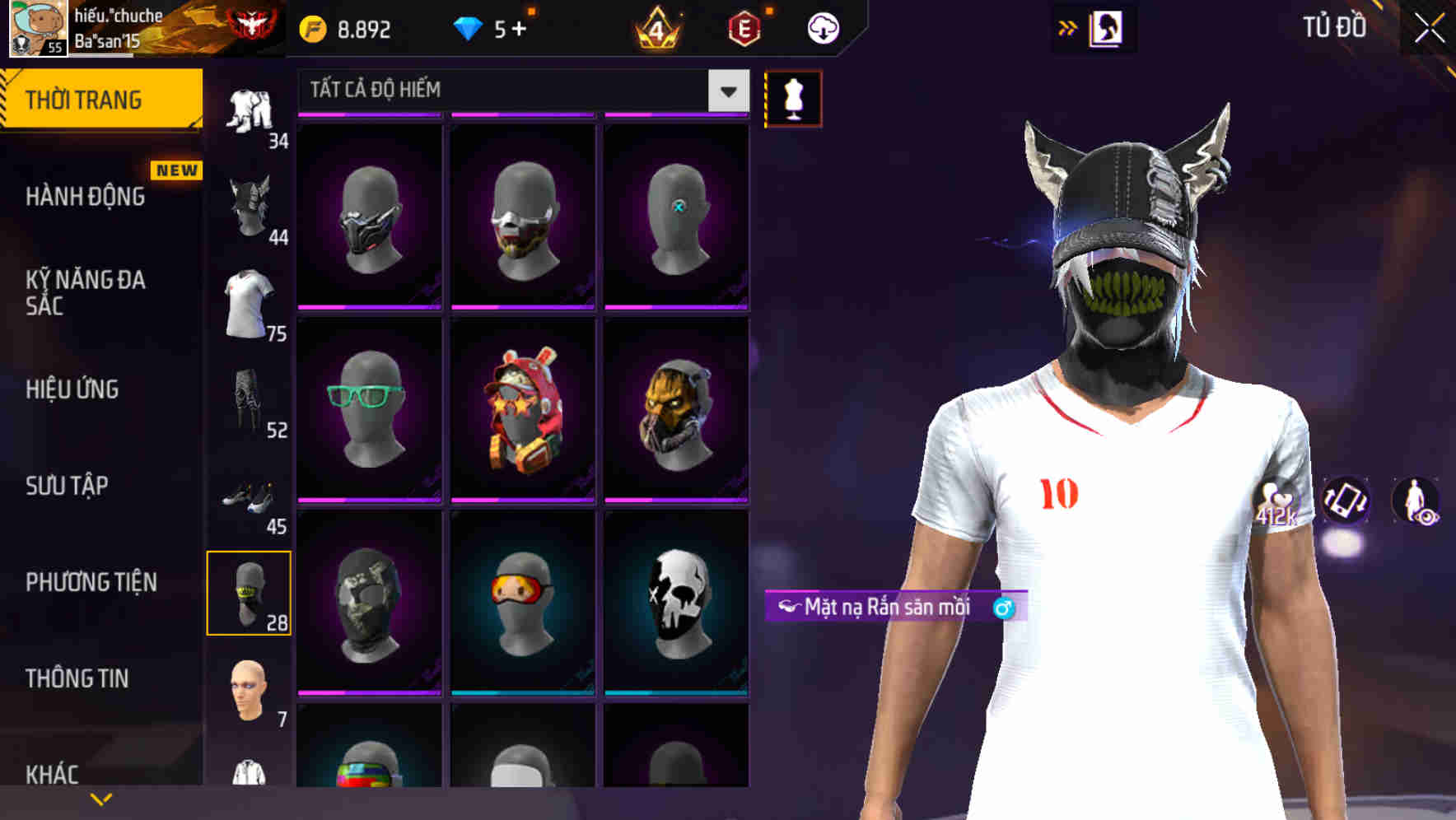Viewport: 1456px width, 820px height.
Task: Click the double-arrow expander near the top right
Action: click(1066, 26)
